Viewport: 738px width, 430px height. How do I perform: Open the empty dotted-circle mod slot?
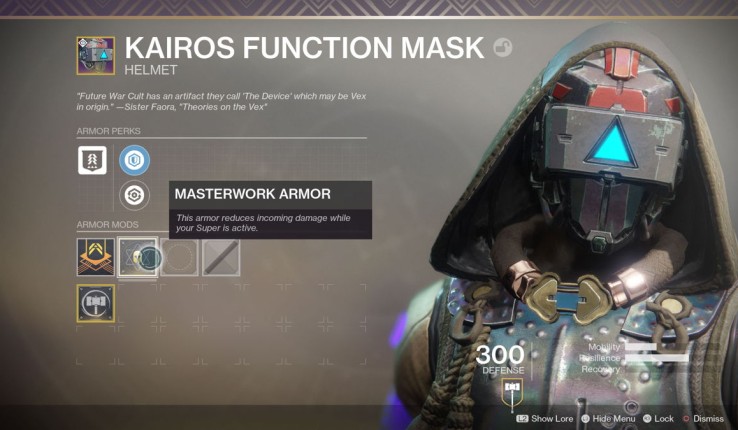pos(179,257)
